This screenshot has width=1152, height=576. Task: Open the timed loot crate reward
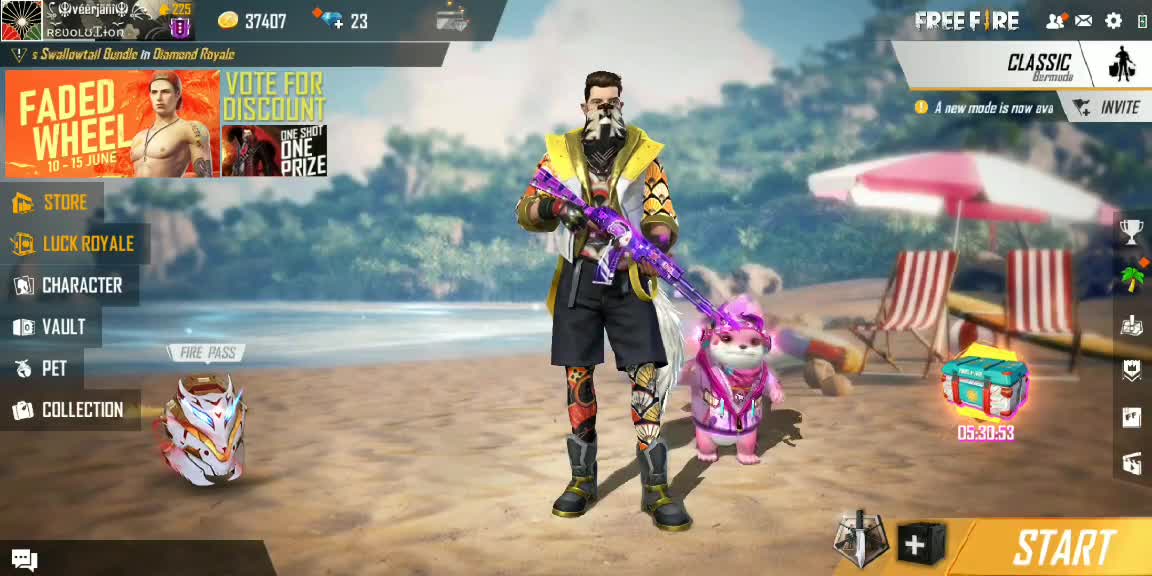click(x=985, y=385)
